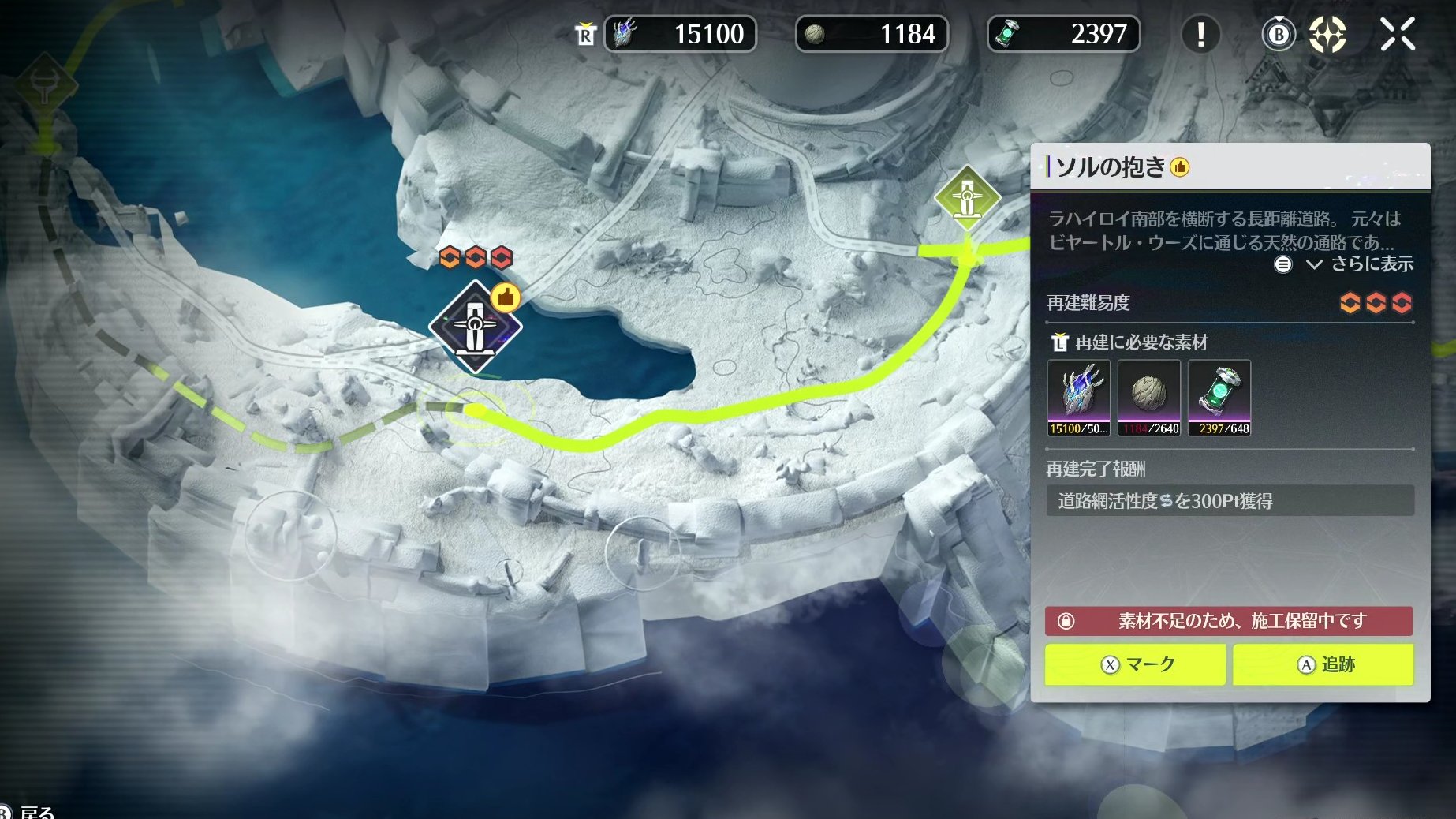Select the crystal material slot showing 15100
Screen dimensions: 1456x819
(1078, 398)
